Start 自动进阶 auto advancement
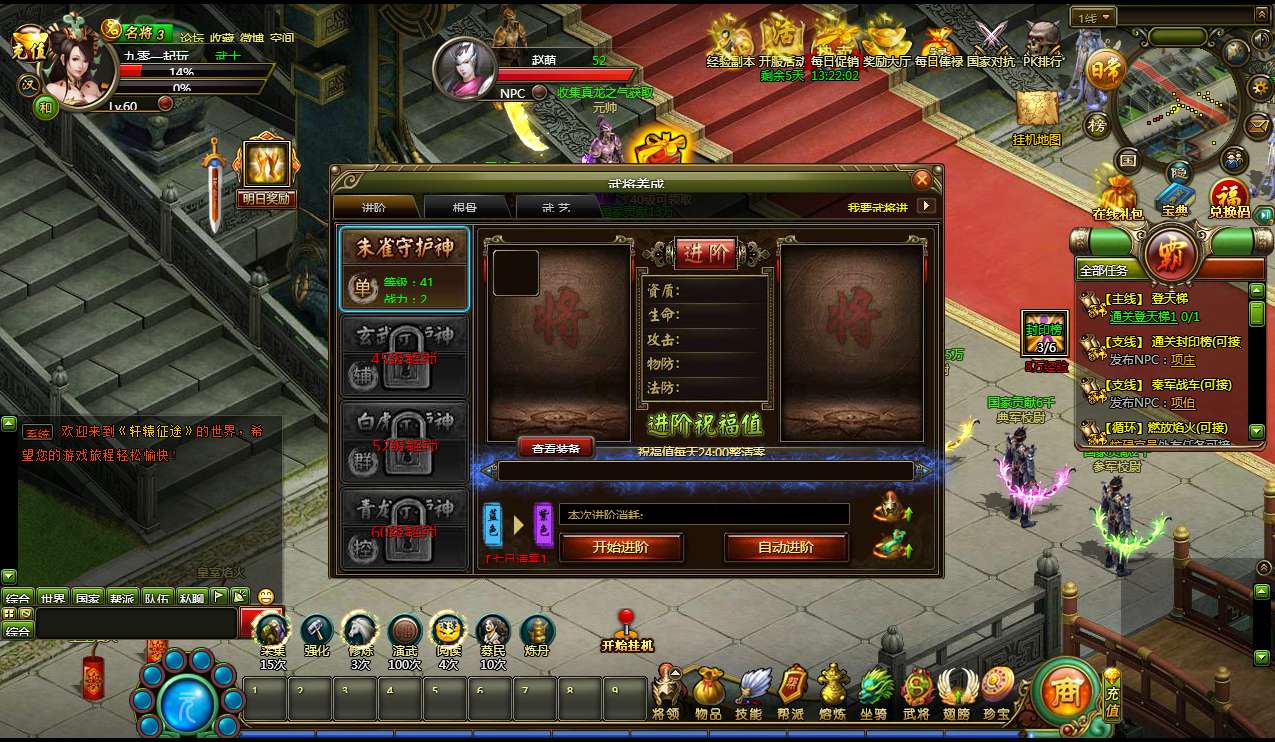 point(785,547)
